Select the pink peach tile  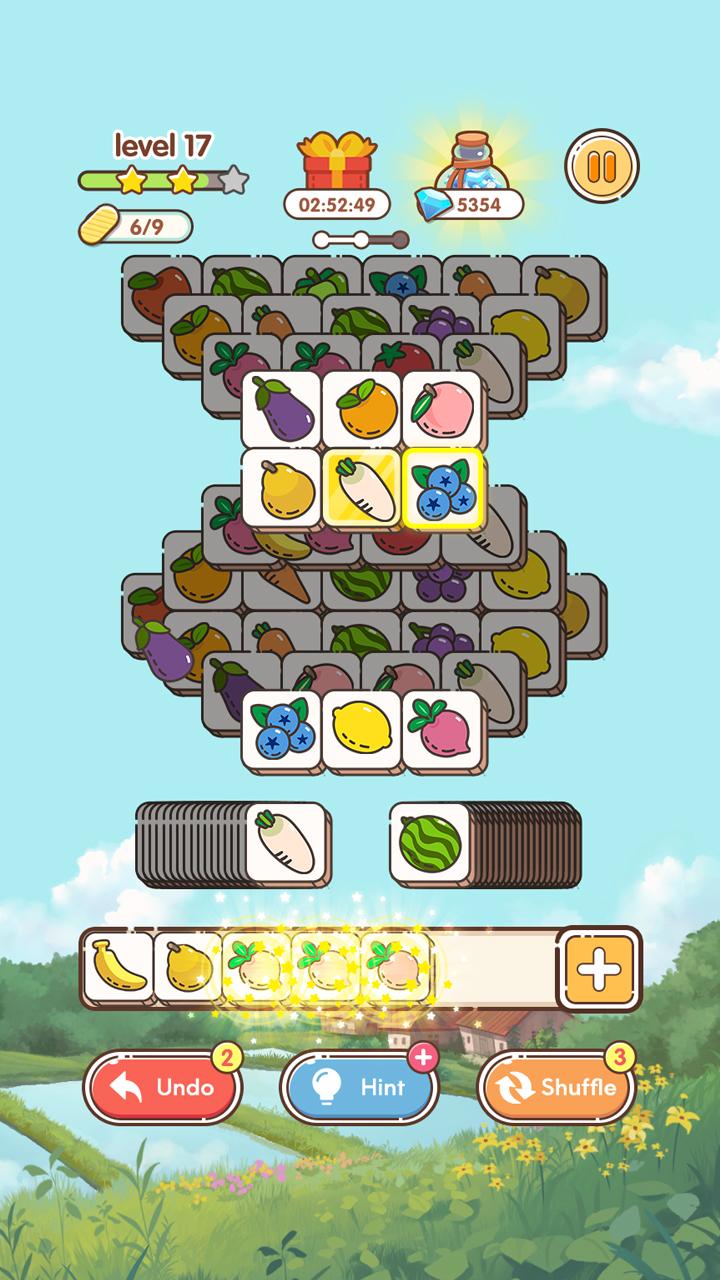point(441,410)
